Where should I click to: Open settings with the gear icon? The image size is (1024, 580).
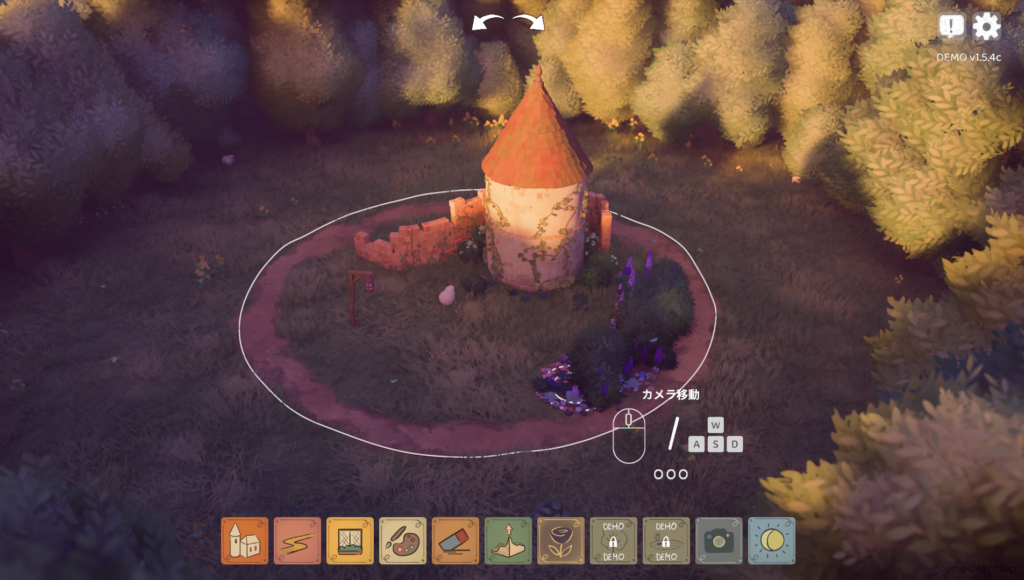pos(986,27)
